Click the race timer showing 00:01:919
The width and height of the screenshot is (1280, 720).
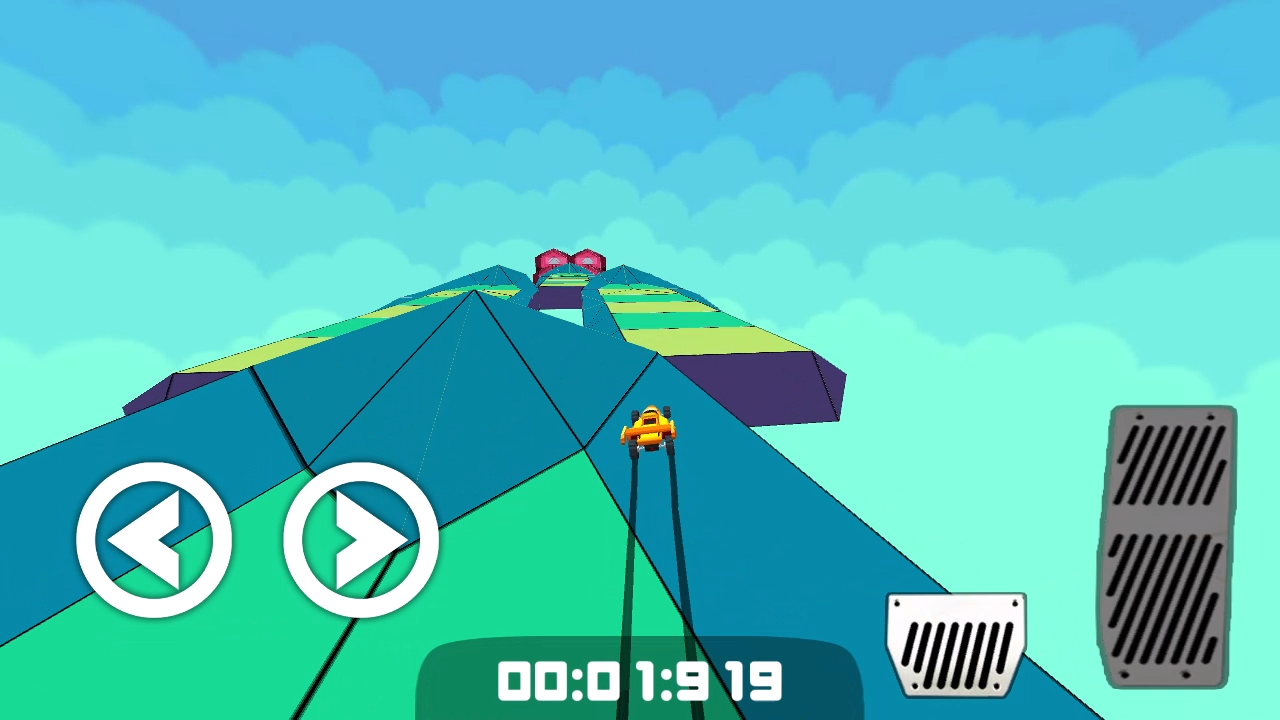pyautogui.click(x=640, y=683)
